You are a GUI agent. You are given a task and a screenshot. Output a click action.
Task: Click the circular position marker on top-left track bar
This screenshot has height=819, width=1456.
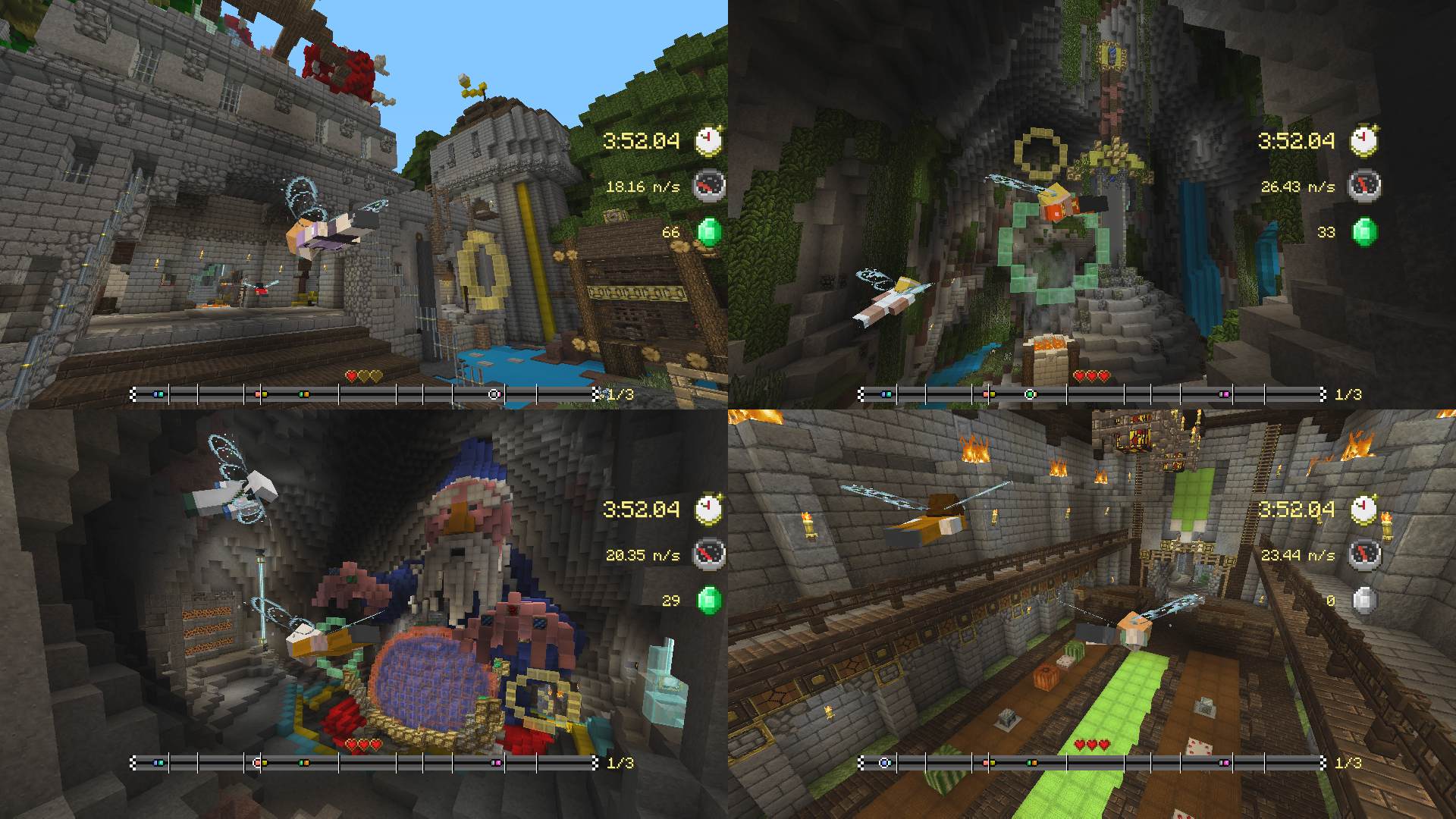492,393
